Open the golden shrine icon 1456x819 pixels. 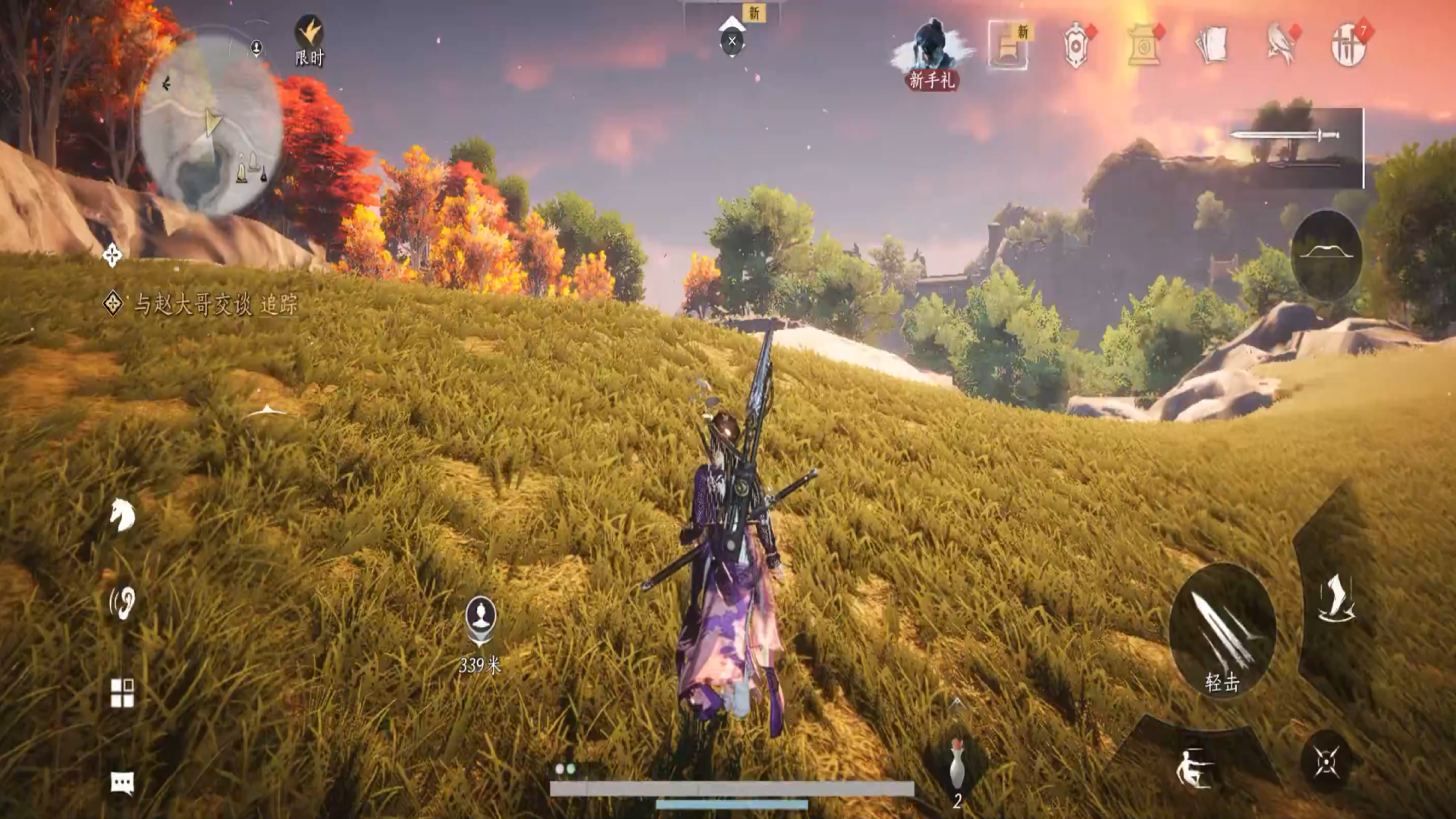[1144, 45]
